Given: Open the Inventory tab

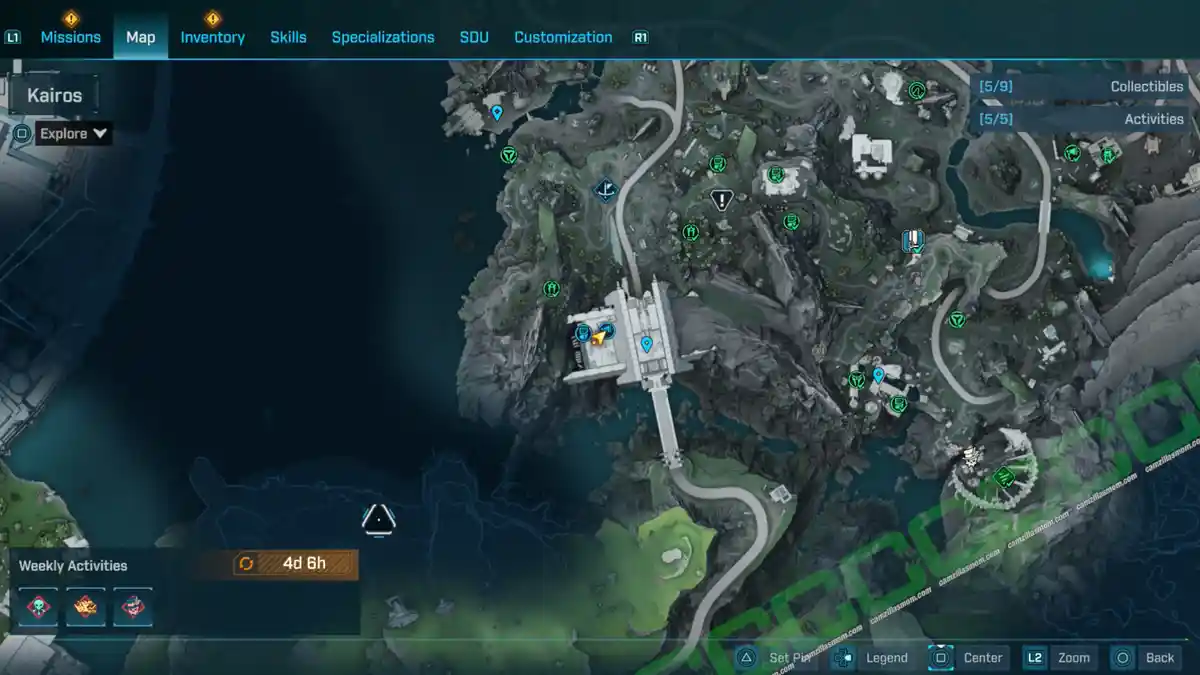Looking at the screenshot, I should point(212,37).
